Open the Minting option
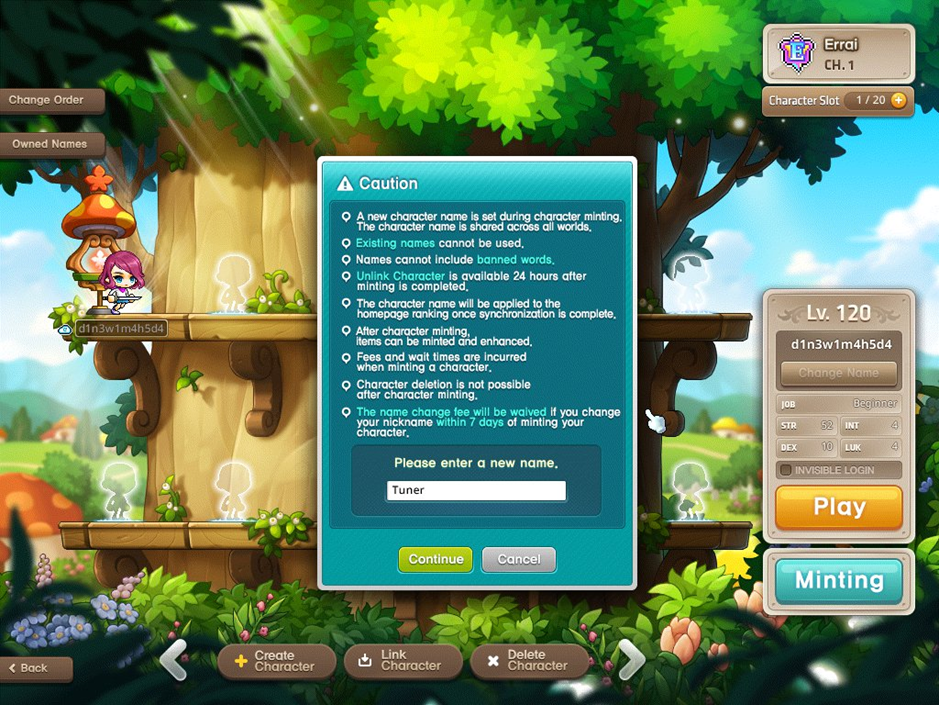Screen dimensions: 939x705 click(x=838, y=580)
